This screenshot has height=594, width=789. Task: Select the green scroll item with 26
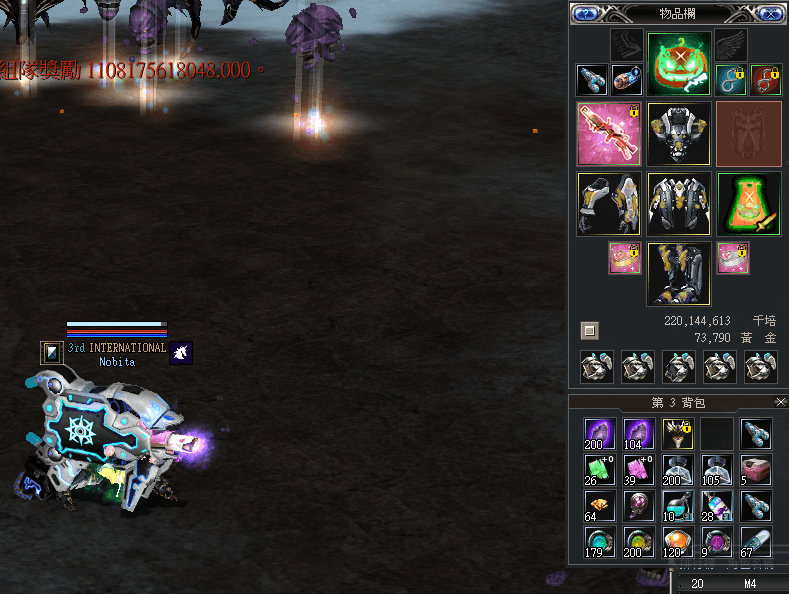coord(600,469)
